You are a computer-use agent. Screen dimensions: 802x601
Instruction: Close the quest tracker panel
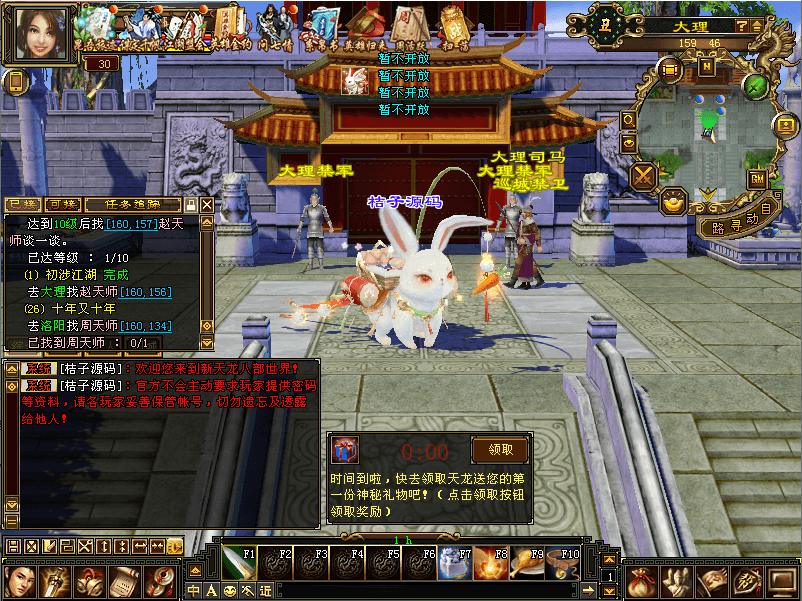[x=207, y=205]
